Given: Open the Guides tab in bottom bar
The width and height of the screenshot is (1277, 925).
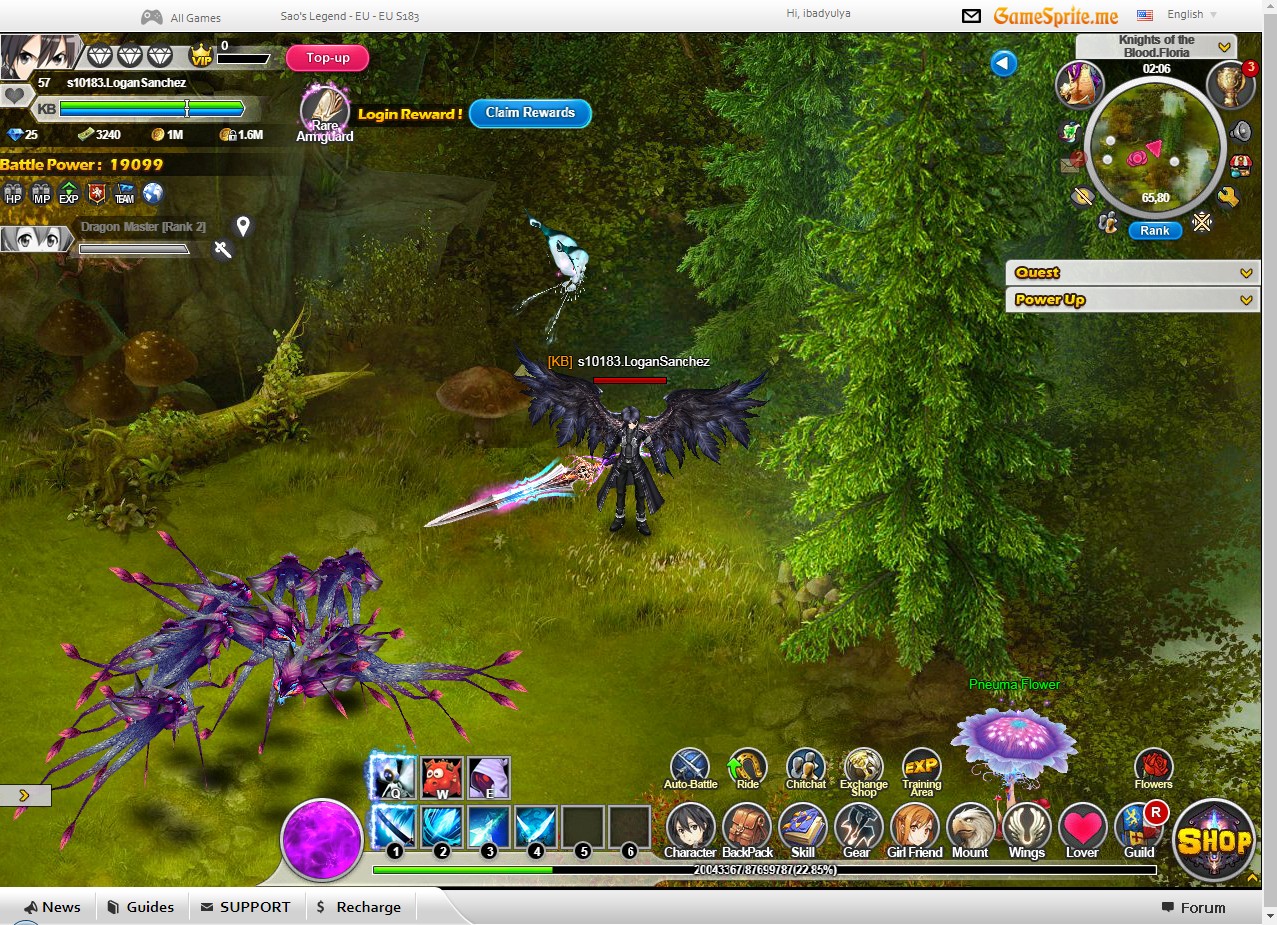Looking at the screenshot, I should (x=140, y=907).
